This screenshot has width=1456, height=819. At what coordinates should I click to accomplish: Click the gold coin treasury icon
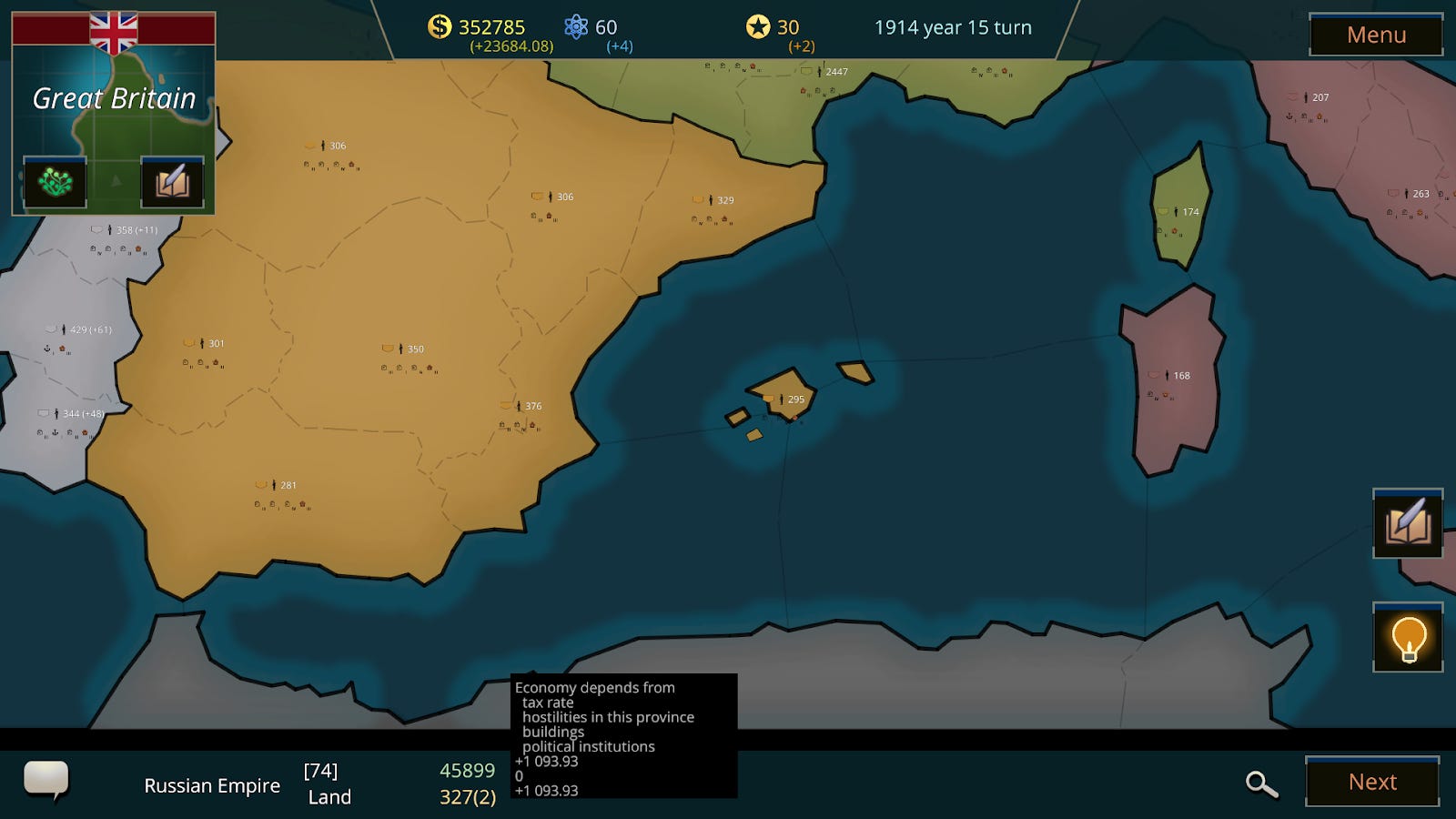[440, 27]
